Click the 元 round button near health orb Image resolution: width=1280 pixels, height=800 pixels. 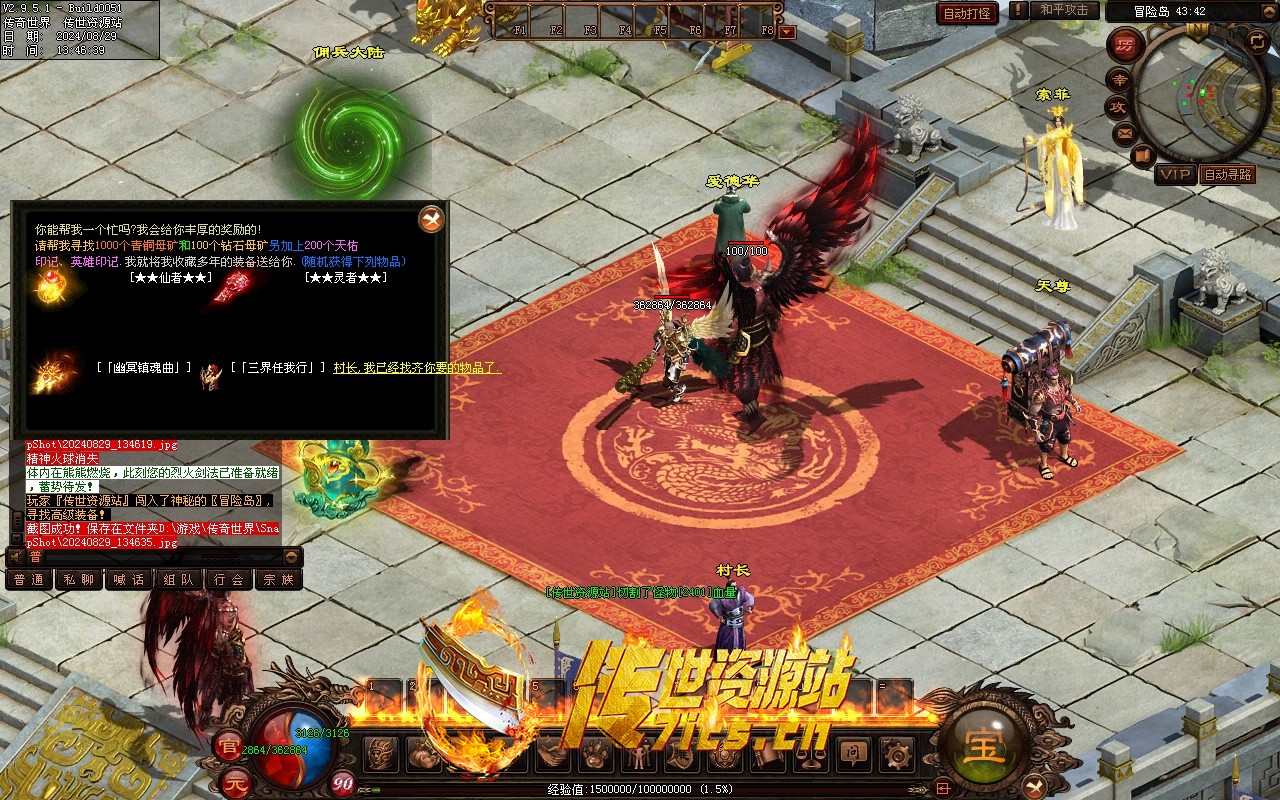coord(234,781)
